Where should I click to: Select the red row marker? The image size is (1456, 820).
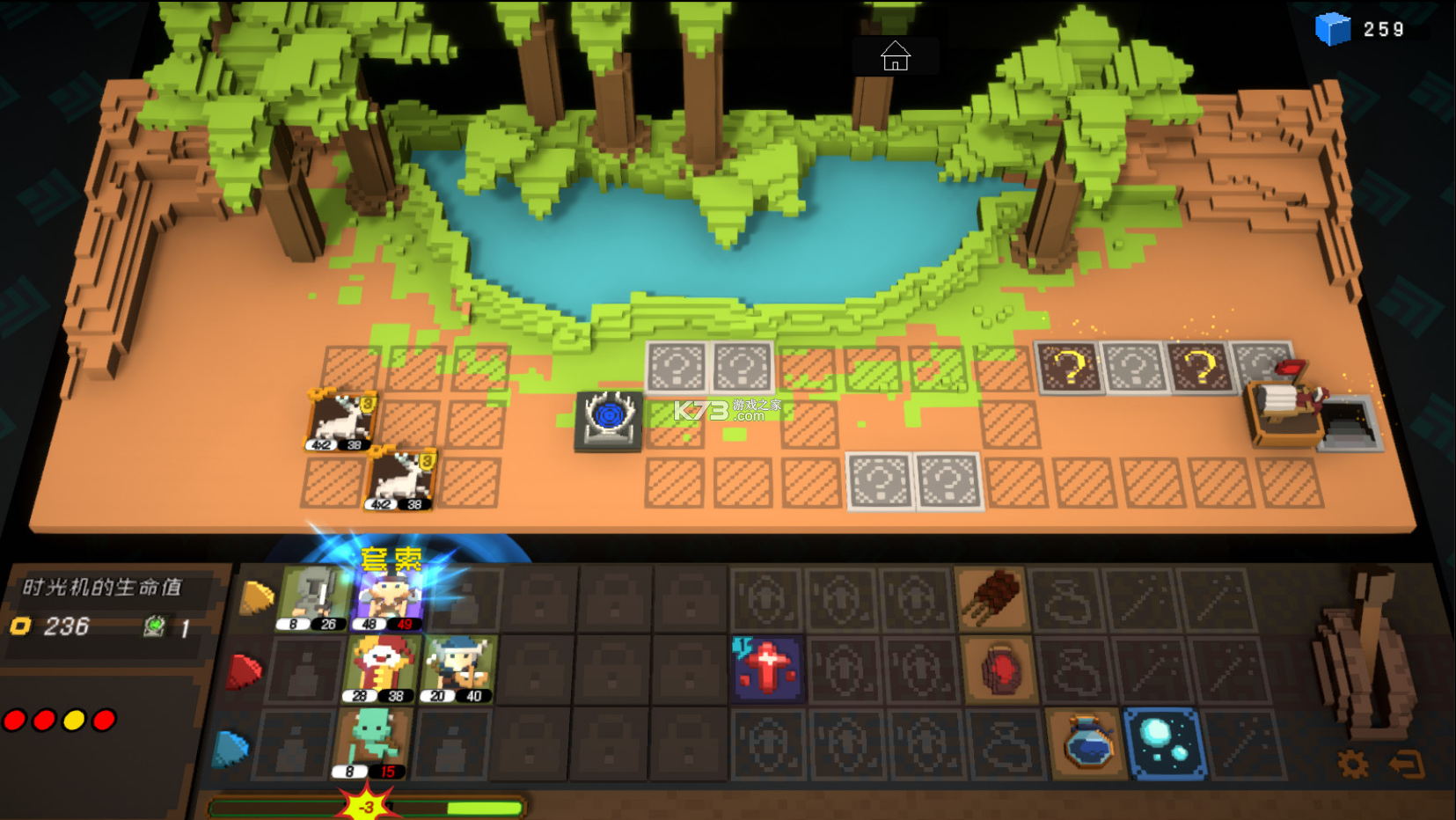245,672
